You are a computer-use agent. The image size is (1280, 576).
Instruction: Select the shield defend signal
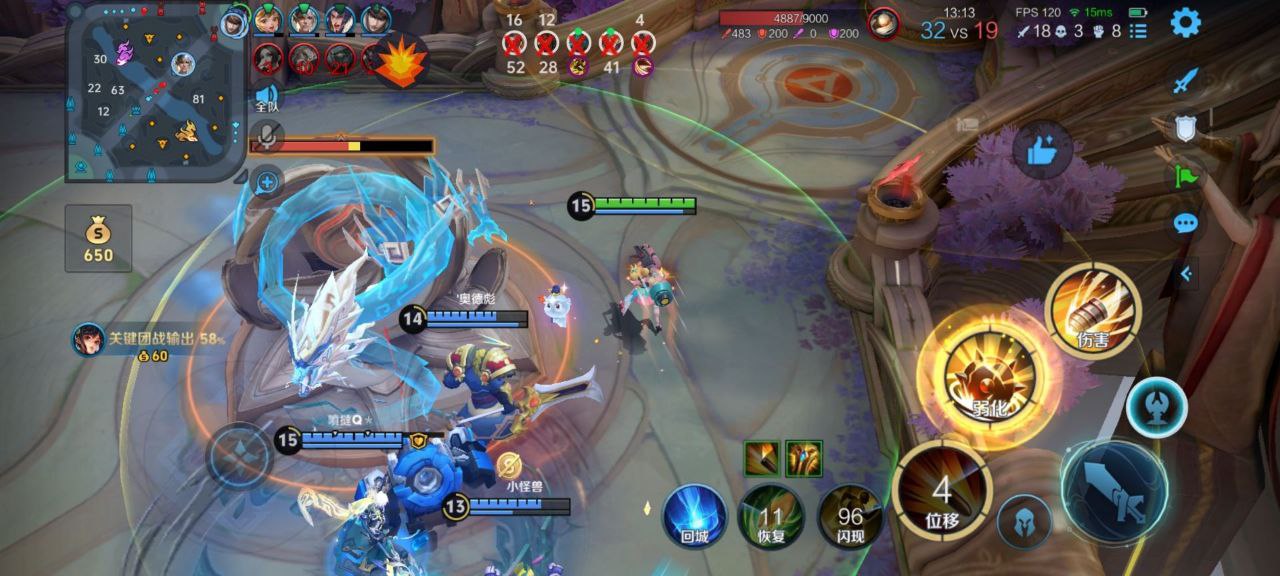click(1185, 128)
